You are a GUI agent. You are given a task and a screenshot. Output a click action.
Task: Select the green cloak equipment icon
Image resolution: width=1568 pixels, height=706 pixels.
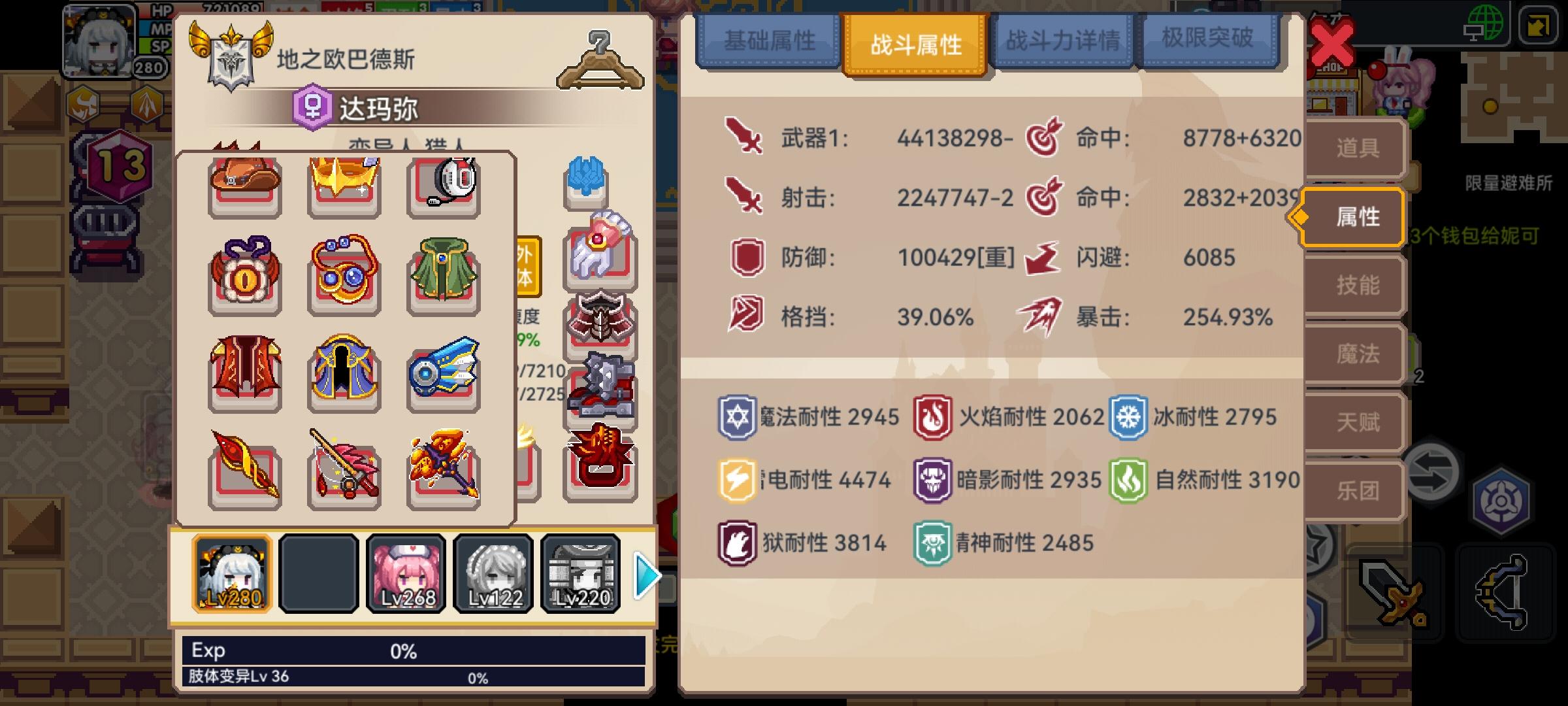(x=443, y=278)
